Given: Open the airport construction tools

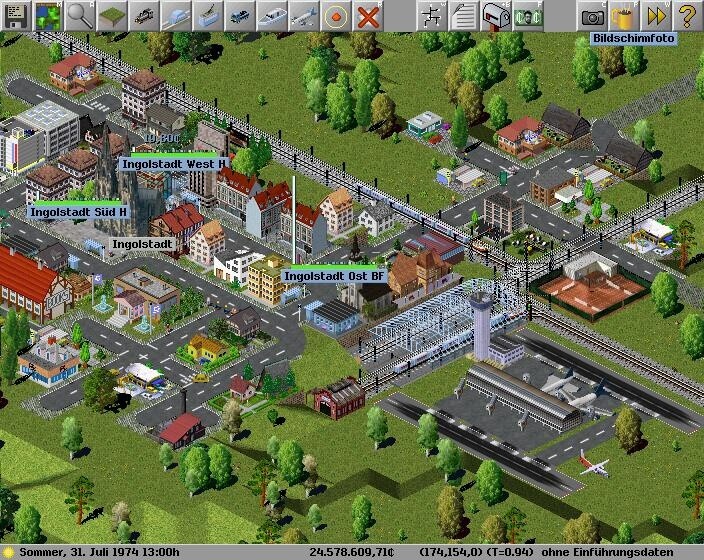Looking at the screenshot, I should 304,15.
